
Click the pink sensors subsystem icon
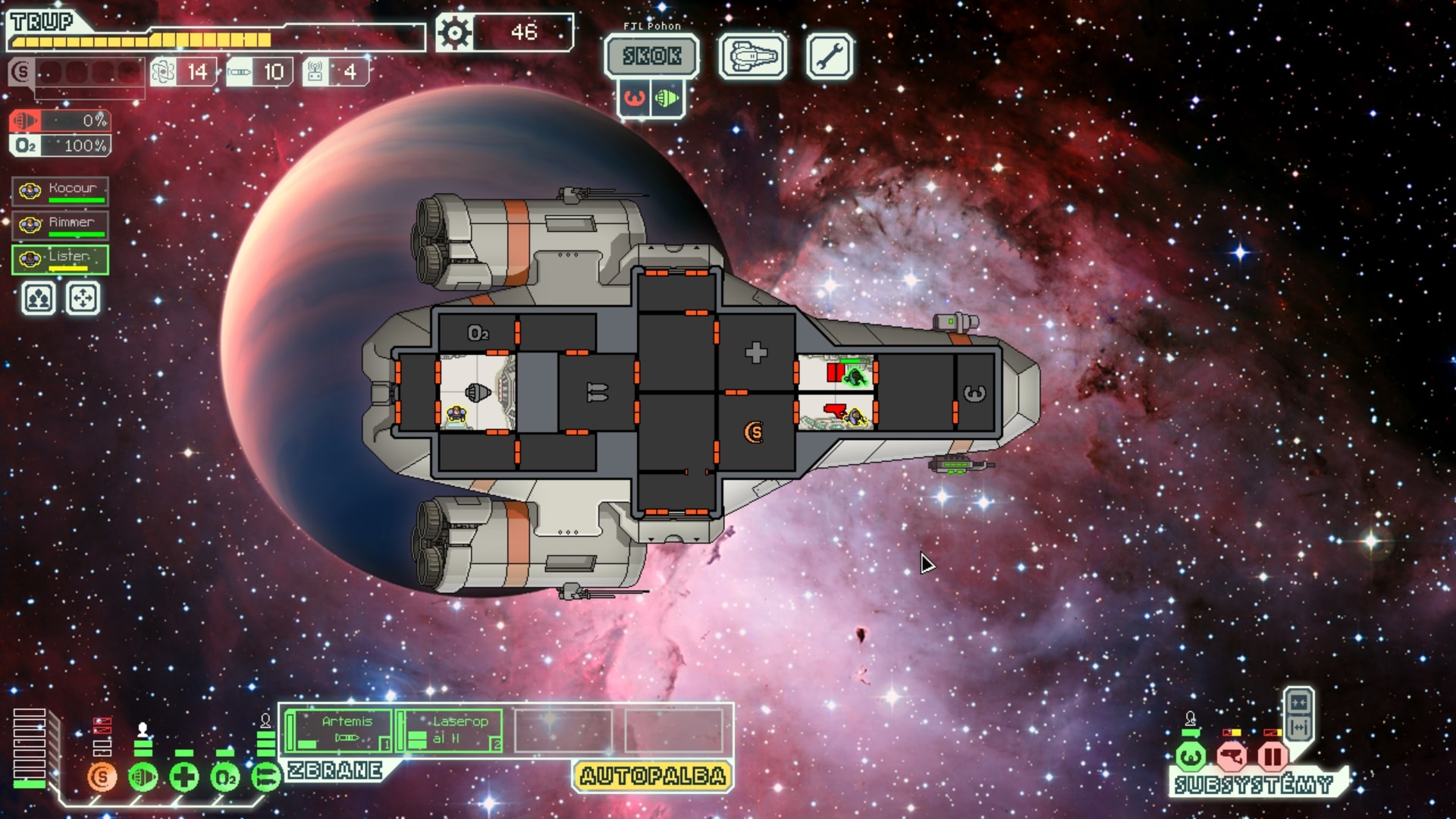click(x=1233, y=758)
